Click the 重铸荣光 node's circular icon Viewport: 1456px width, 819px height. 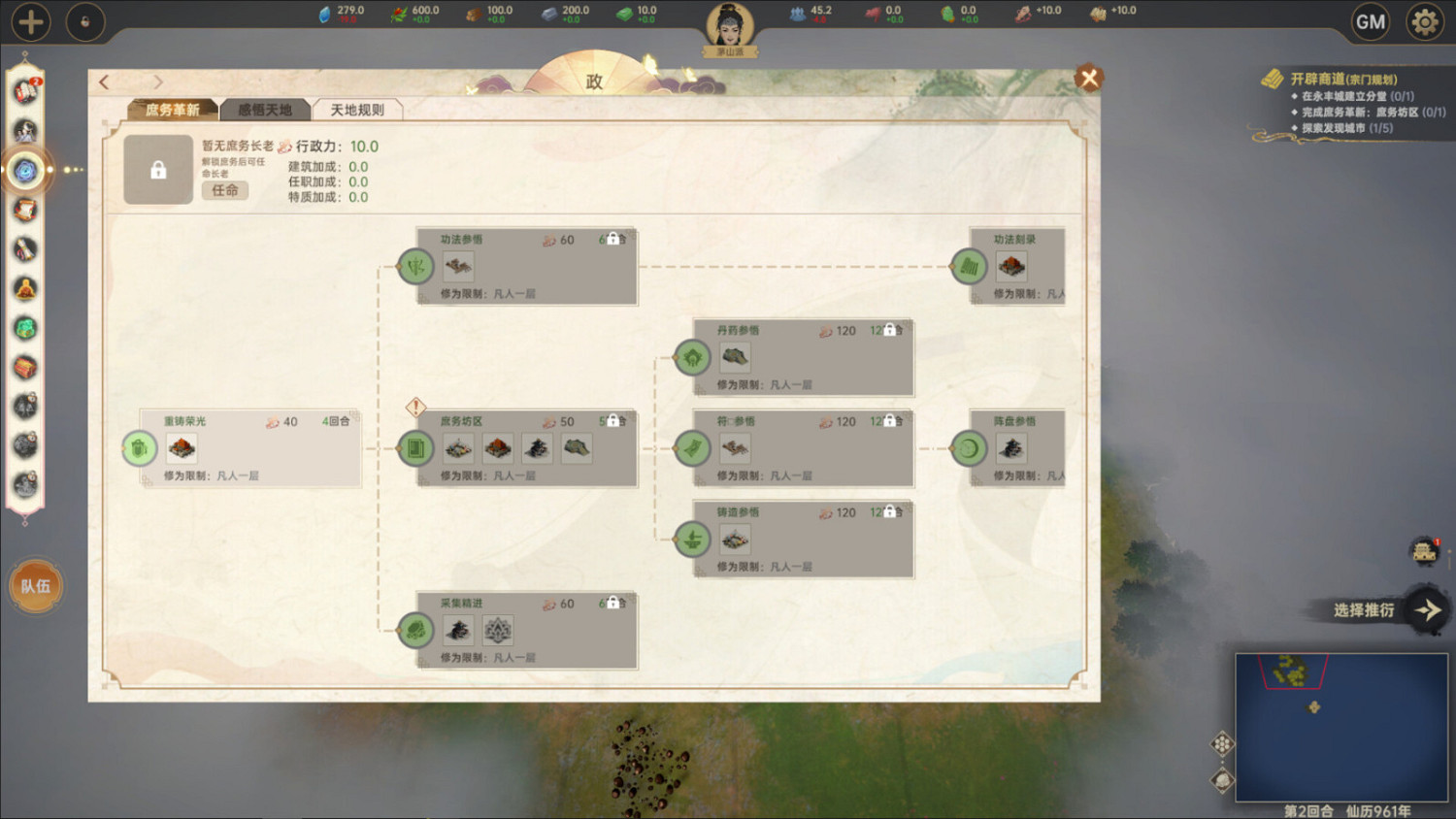point(139,448)
